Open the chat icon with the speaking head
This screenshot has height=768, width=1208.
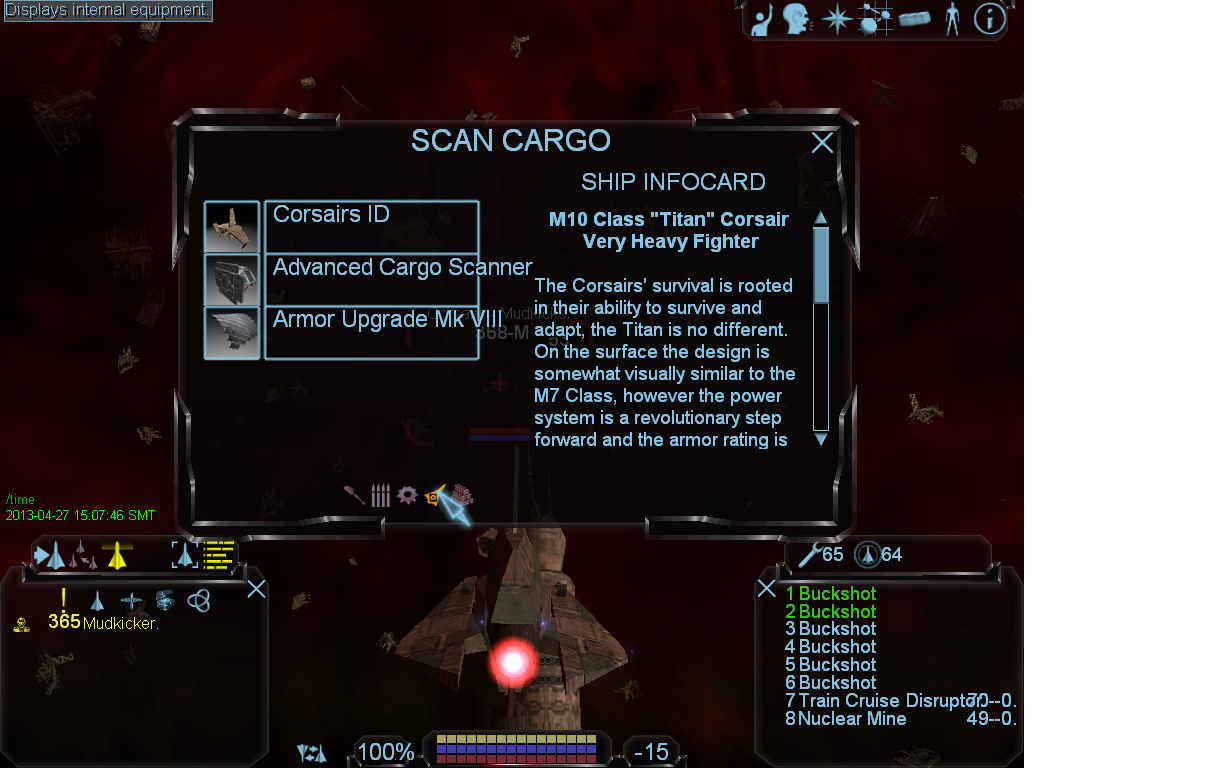(796, 19)
